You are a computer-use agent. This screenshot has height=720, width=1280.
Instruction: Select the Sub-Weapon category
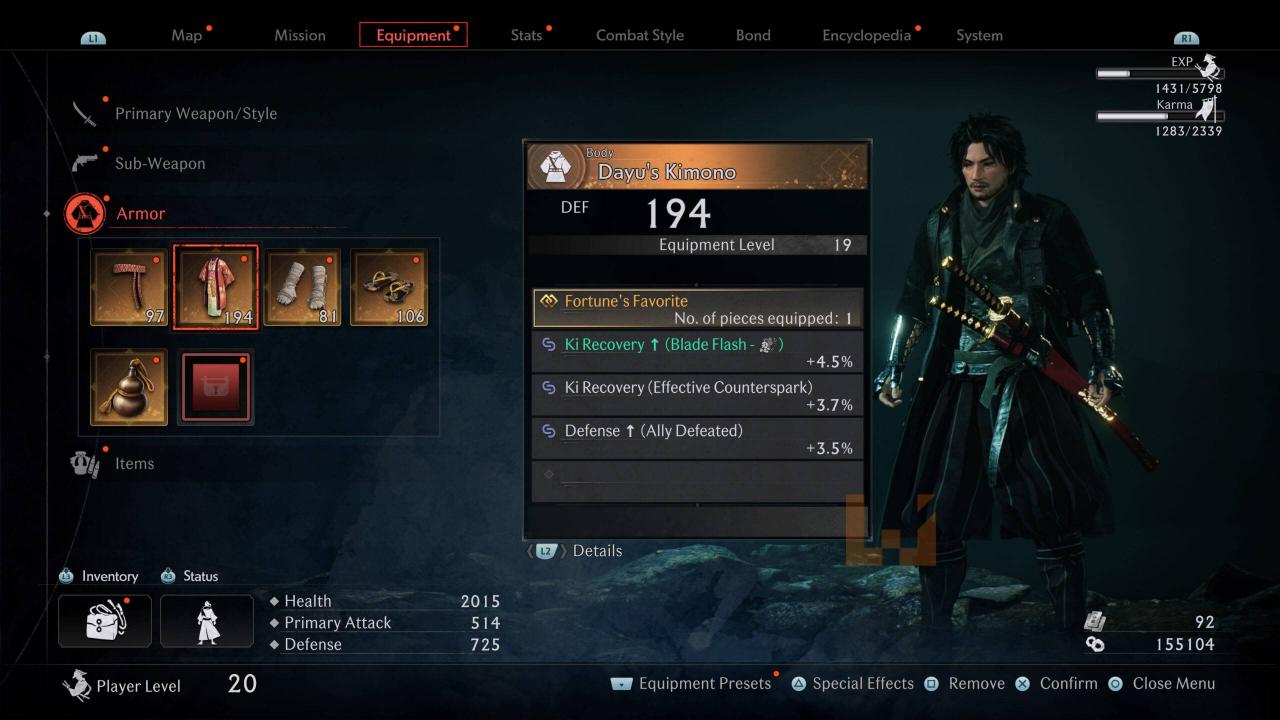[x=159, y=163]
